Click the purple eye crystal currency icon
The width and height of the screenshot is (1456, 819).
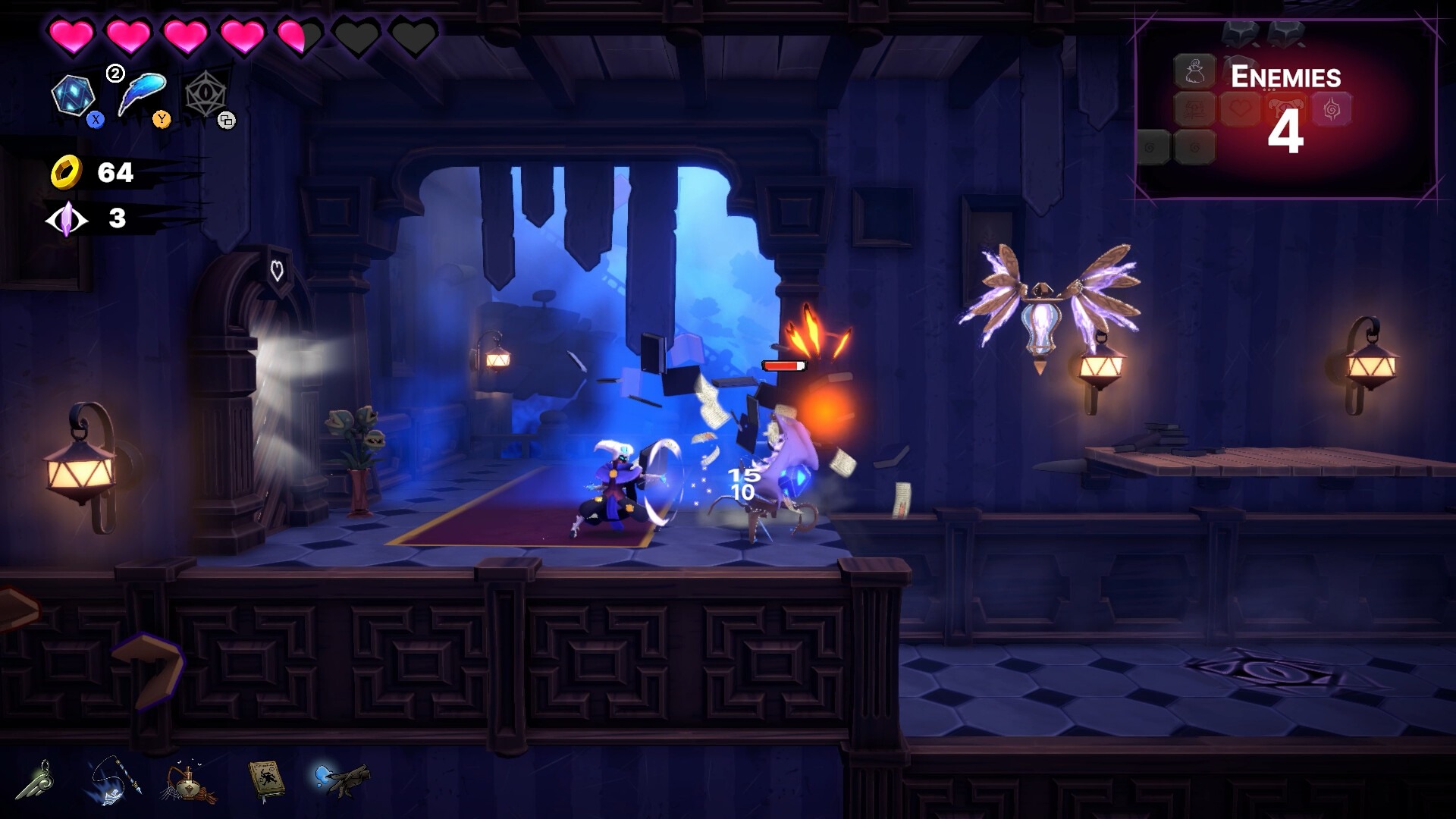click(67, 220)
